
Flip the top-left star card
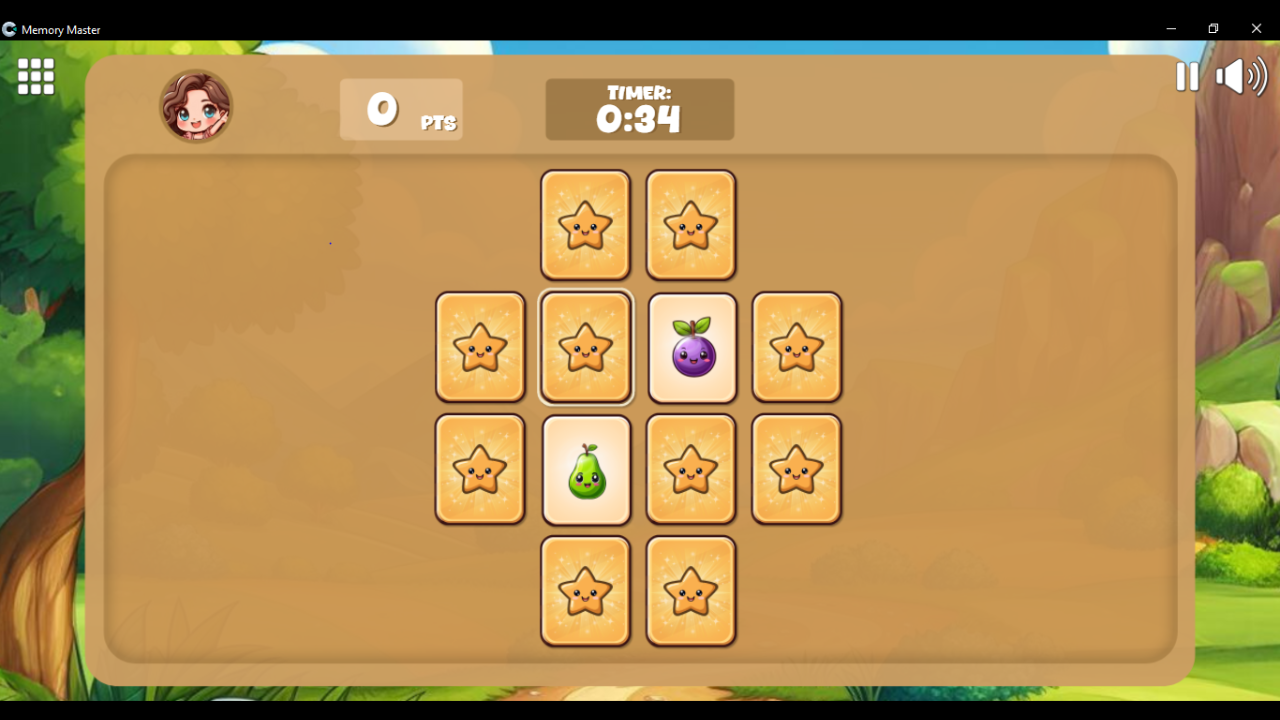[586, 224]
